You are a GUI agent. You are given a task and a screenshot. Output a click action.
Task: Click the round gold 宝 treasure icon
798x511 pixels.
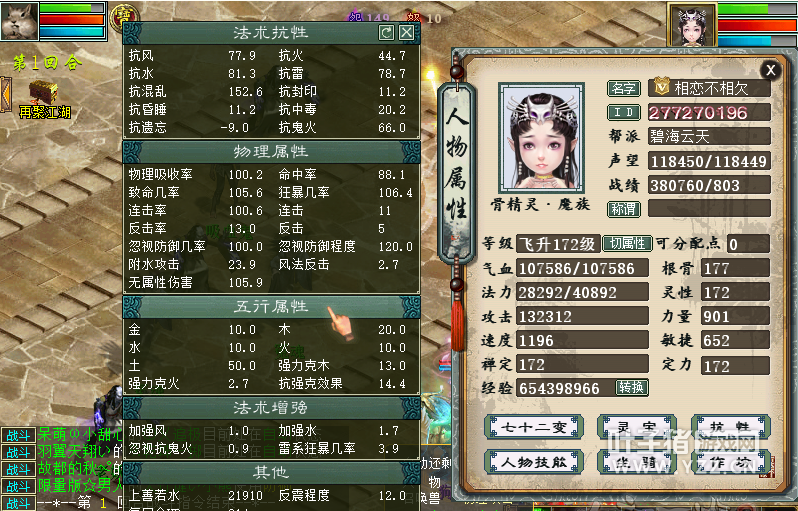[124, 15]
